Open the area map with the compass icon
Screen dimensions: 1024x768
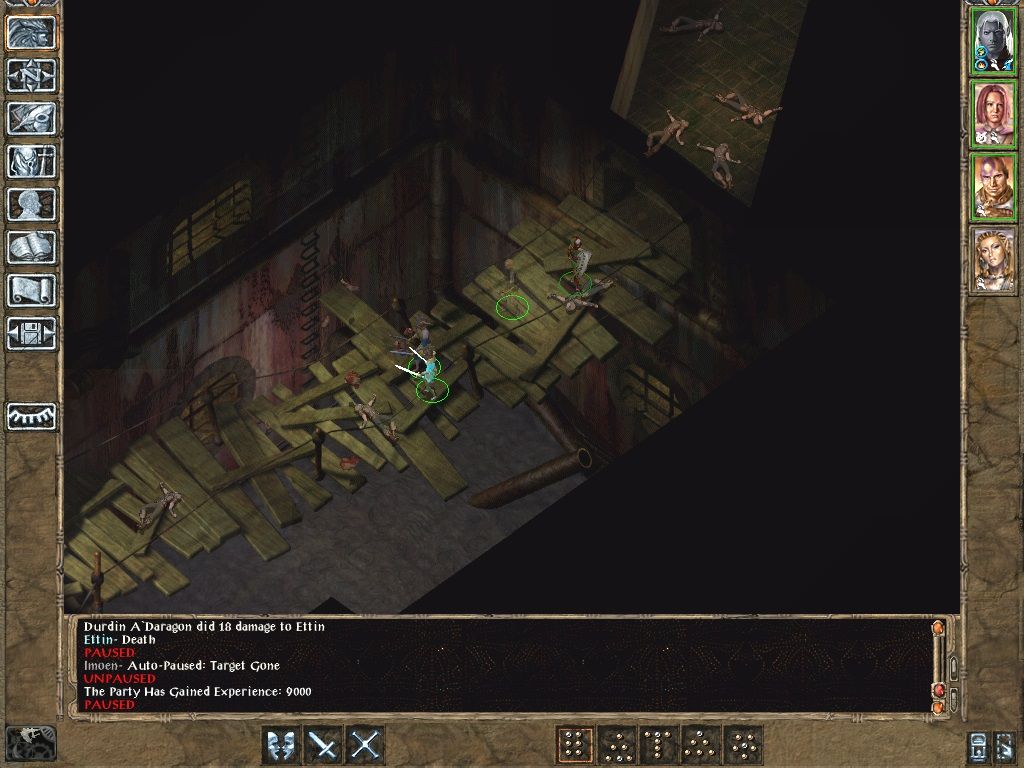[x=32, y=75]
